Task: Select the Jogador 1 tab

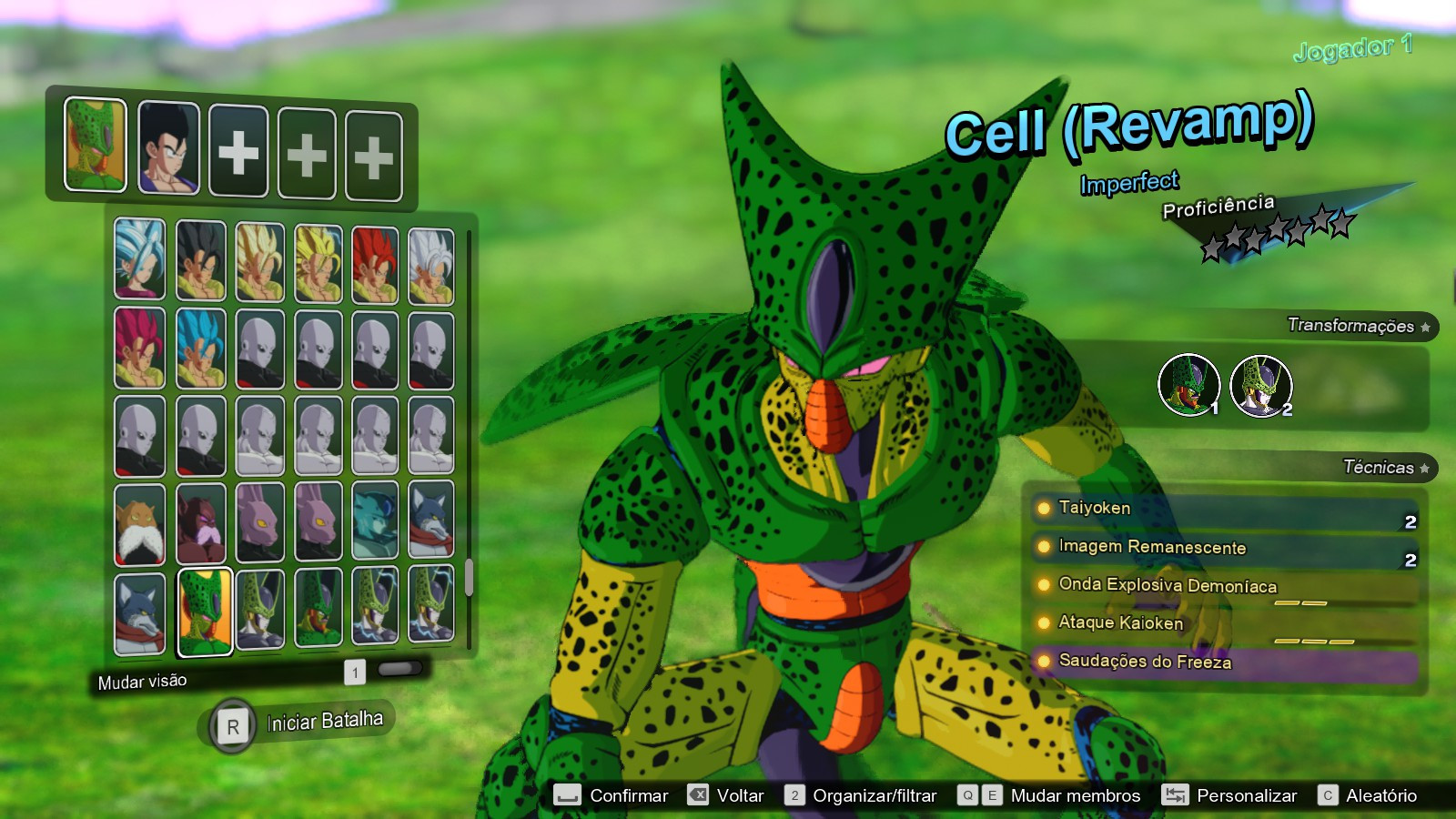Action: tap(1352, 50)
